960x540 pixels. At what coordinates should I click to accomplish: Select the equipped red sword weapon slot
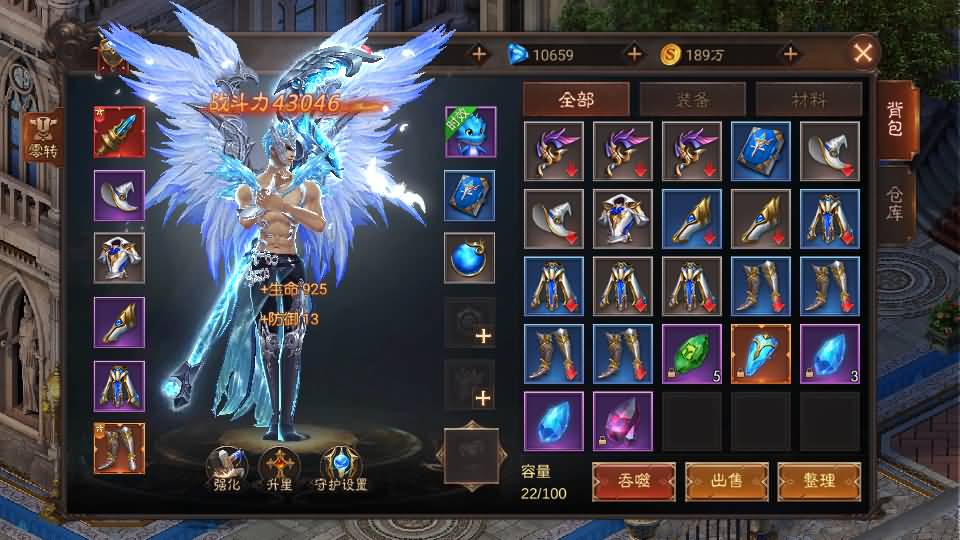[120, 132]
